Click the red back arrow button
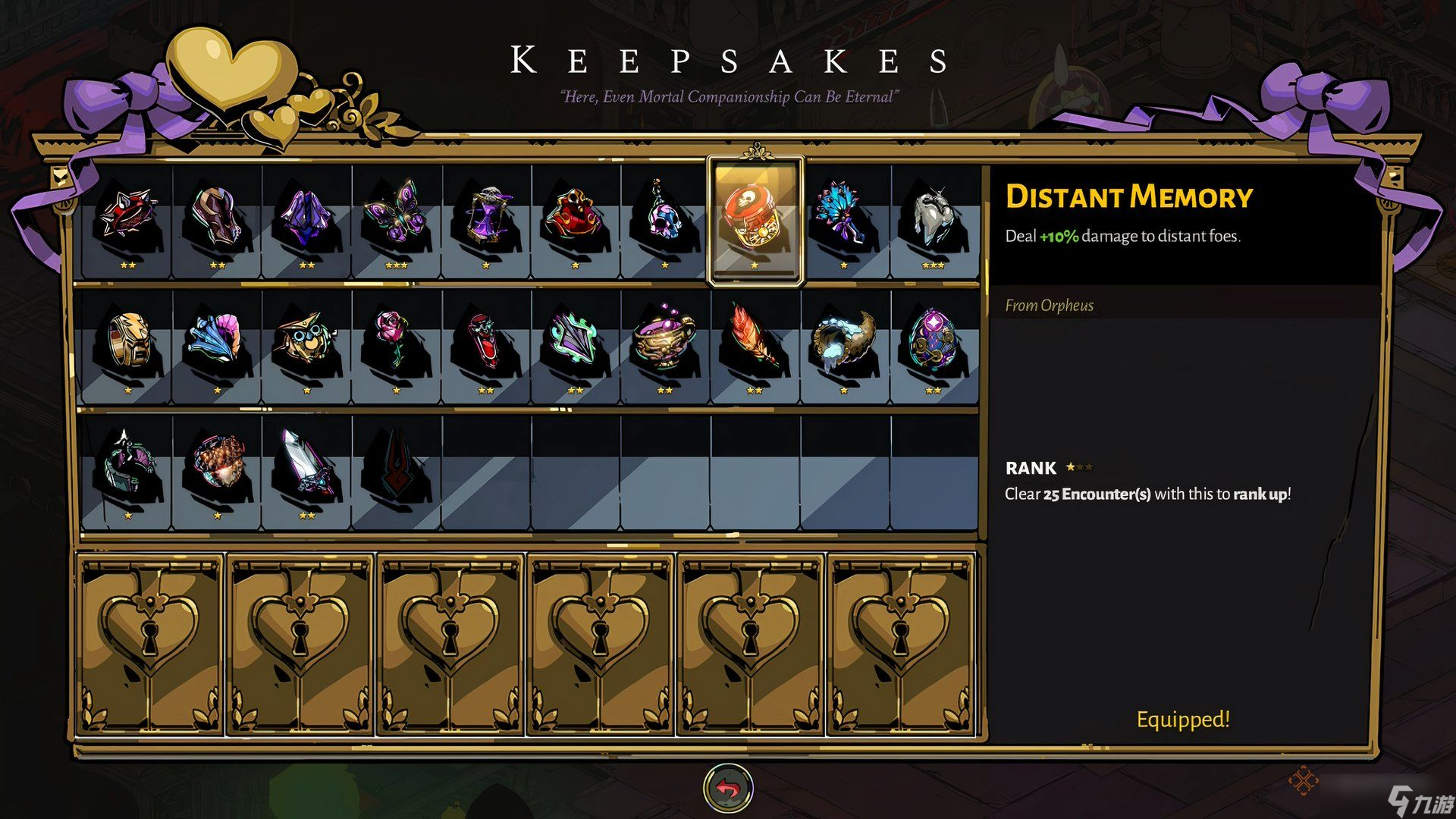Screen dimensions: 1456x819 728,789
